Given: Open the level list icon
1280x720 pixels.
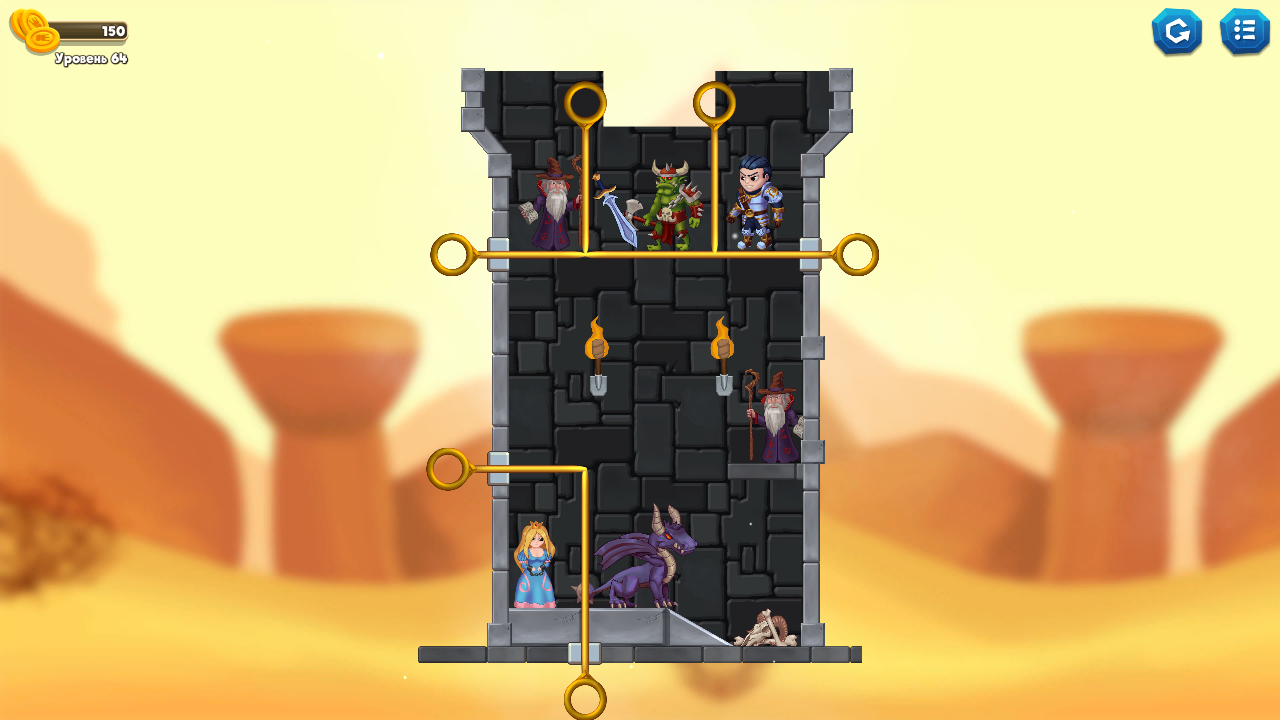Looking at the screenshot, I should coord(1244,31).
